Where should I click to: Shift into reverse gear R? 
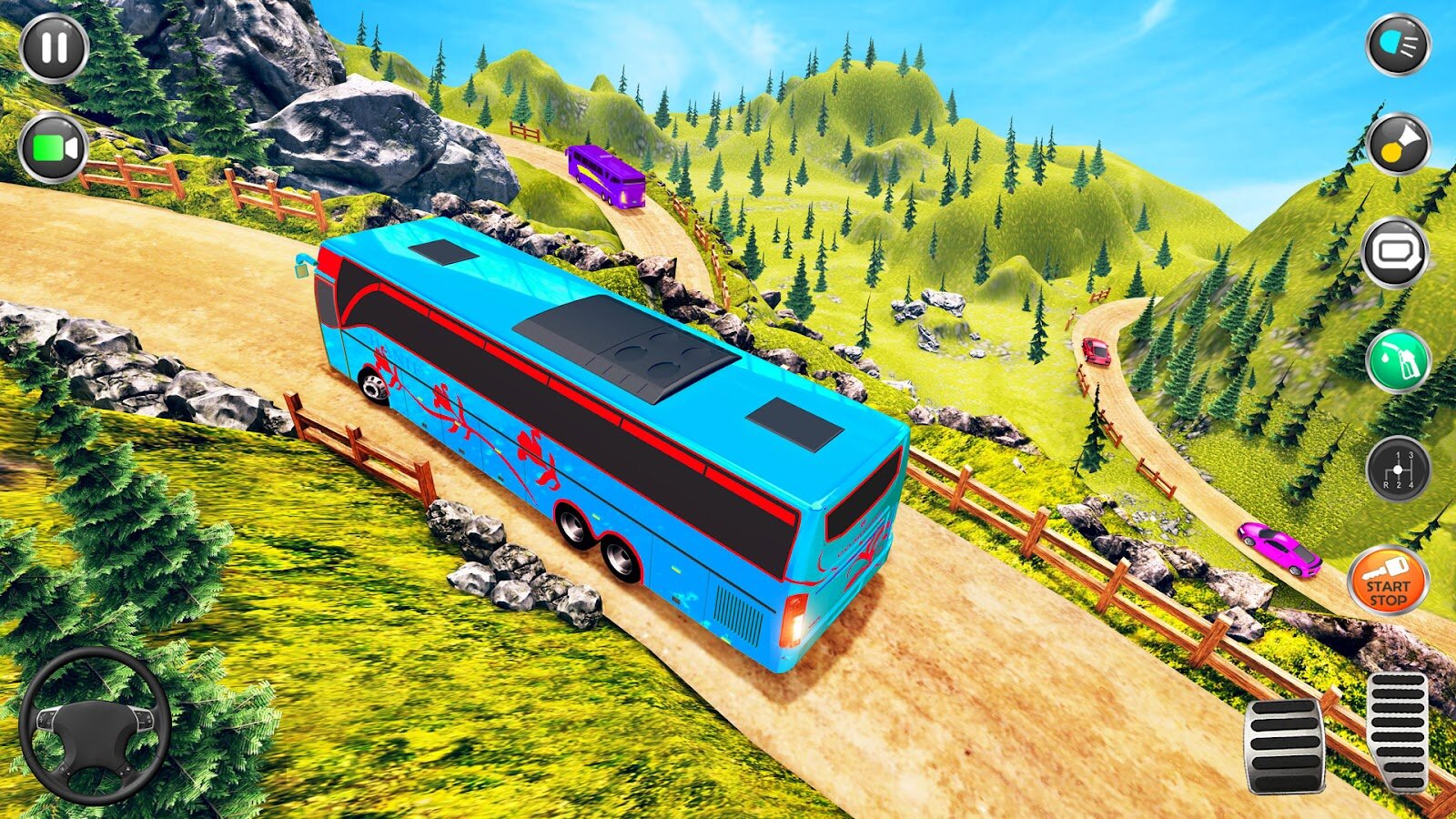pos(1386,485)
